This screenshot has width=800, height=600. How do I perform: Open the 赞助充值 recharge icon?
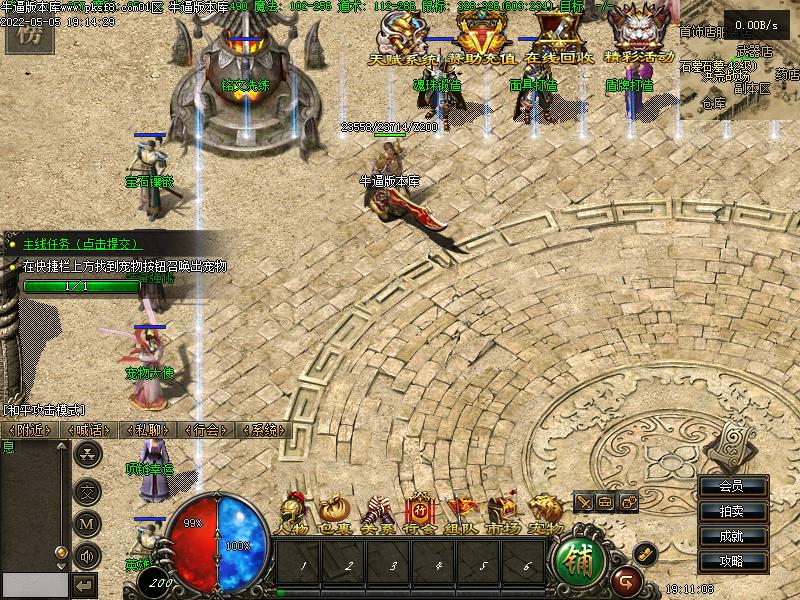click(x=484, y=42)
